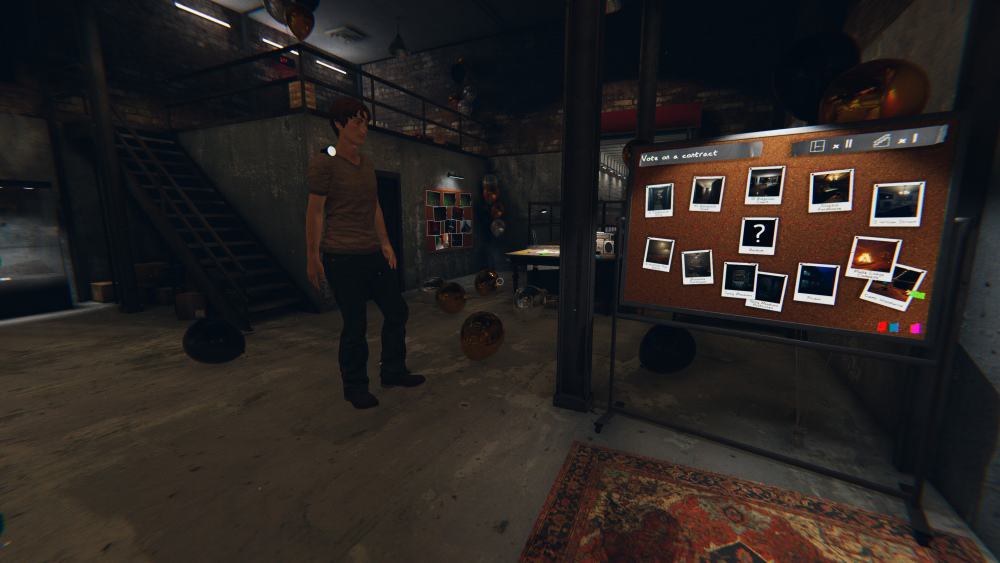
Task: Pick the Sunny Meadows Restricted photo
Action: (x=767, y=289)
